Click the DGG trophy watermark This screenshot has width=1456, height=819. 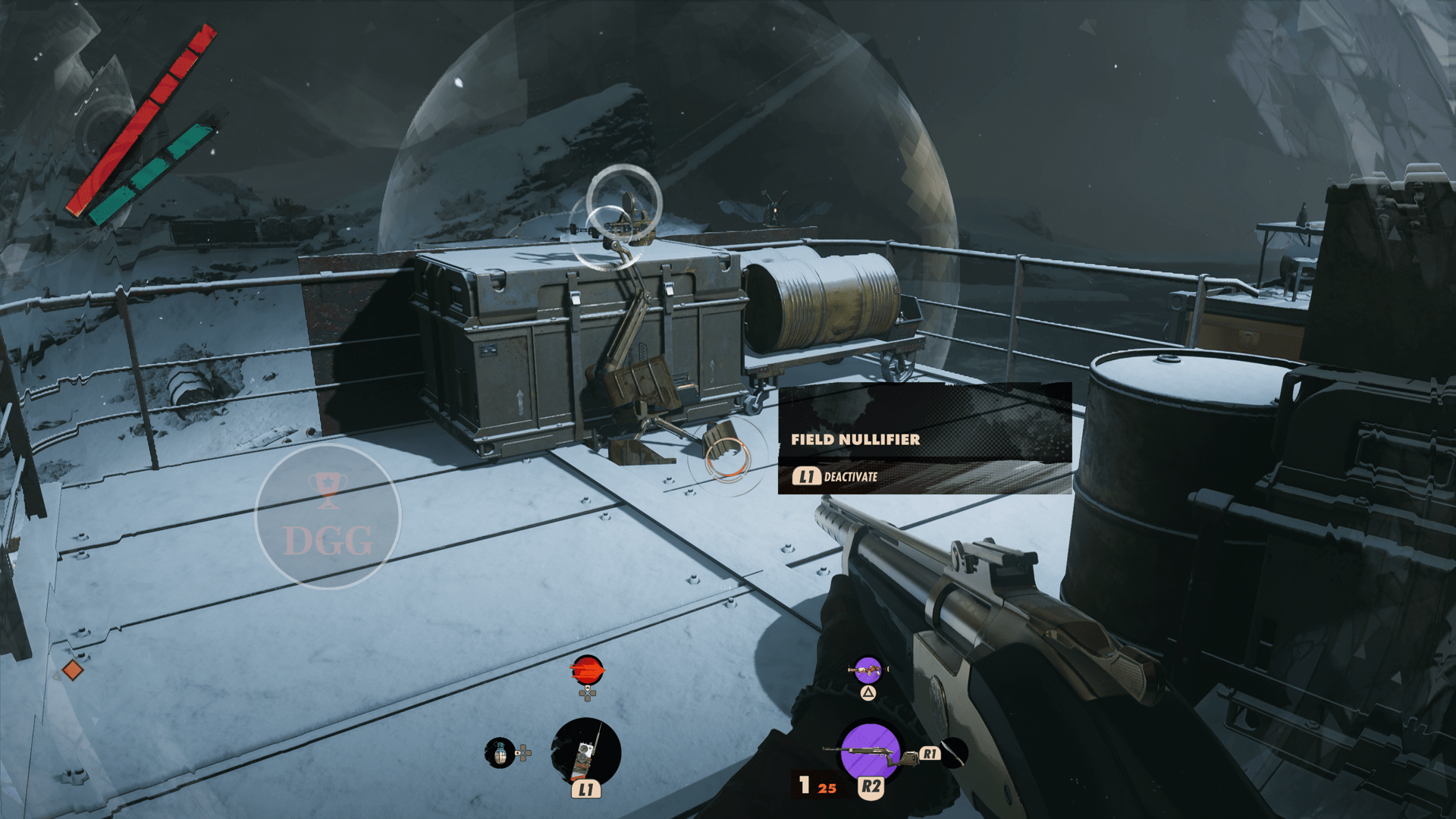(x=328, y=516)
